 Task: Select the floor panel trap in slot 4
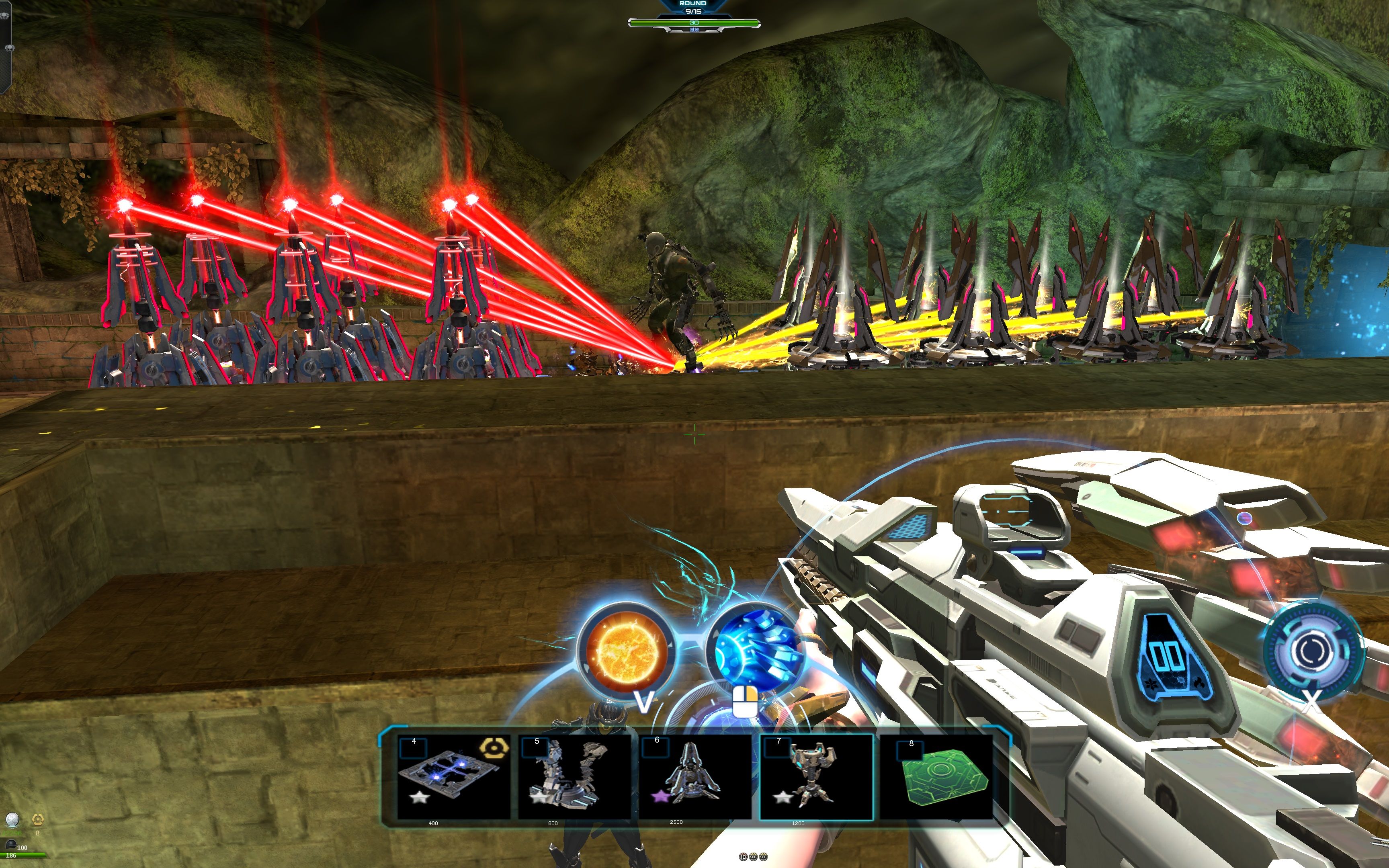coord(453,777)
